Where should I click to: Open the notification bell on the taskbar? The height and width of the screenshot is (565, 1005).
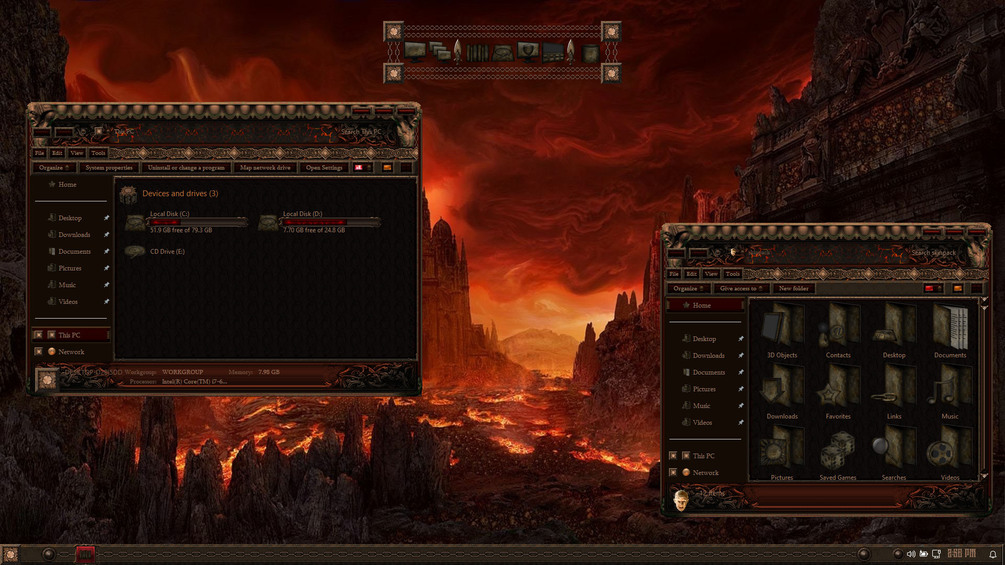click(x=993, y=554)
